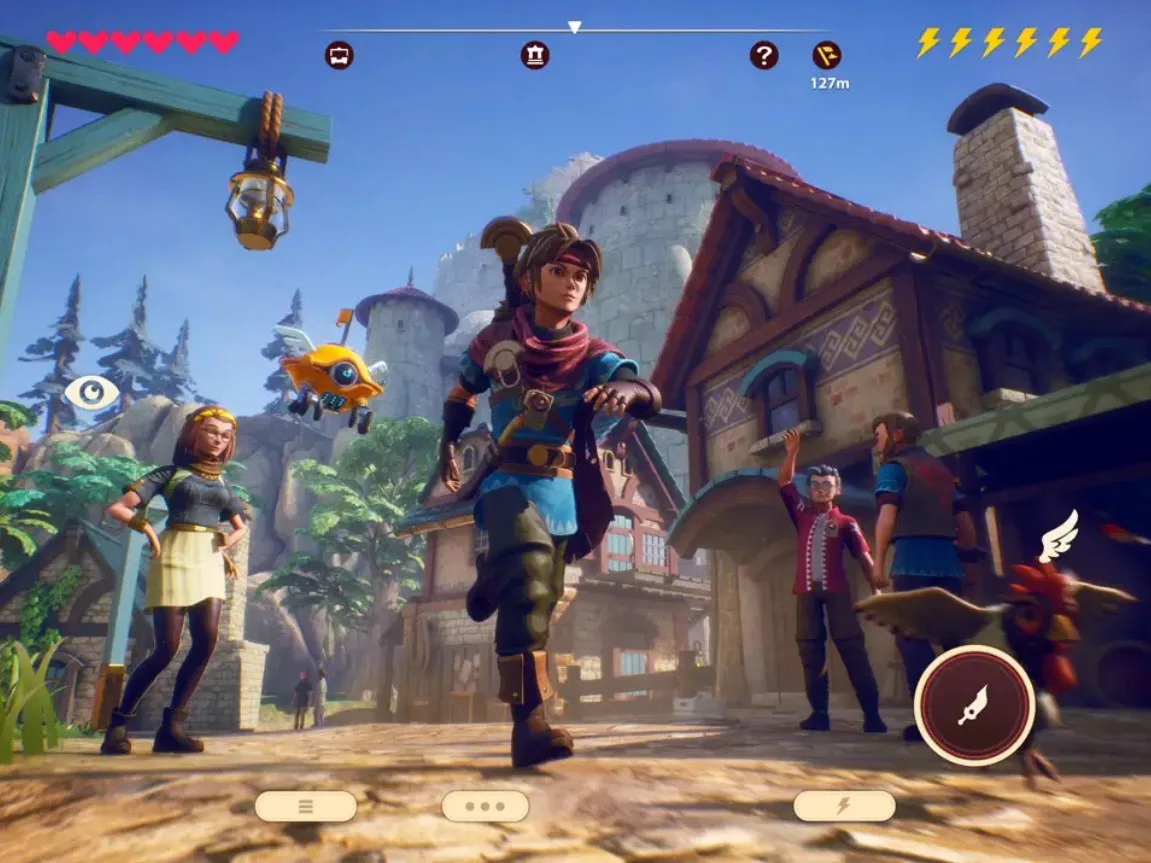Choose the shop stall compass marker
Image resolution: width=1151 pixels, height=863 pixels.
(339, 55)
